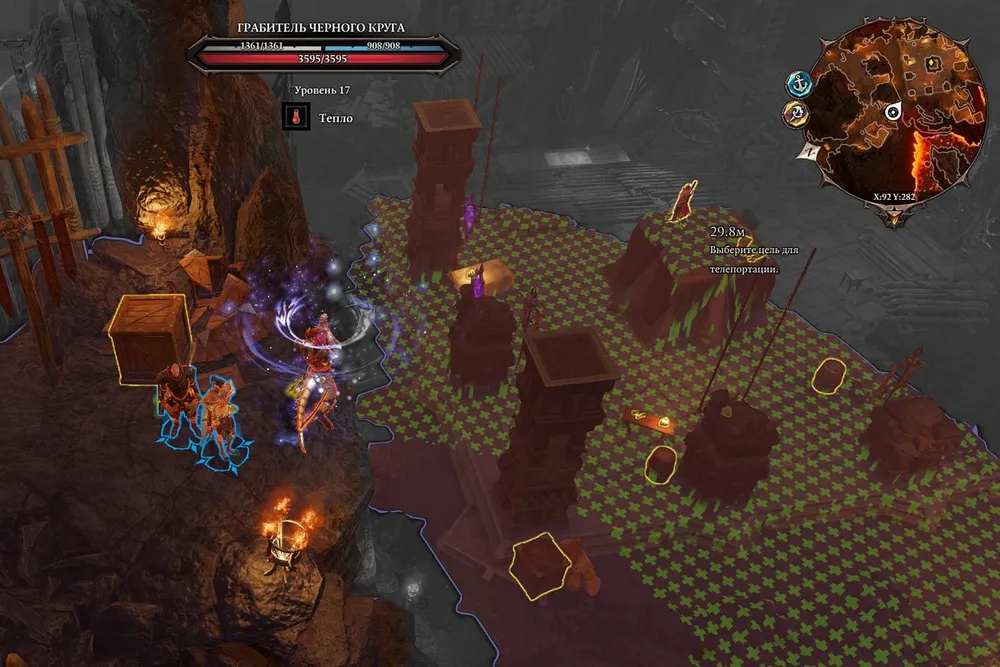
Task: Click the yellow diamond marker on minimap
Action: (x=933, y=63)
